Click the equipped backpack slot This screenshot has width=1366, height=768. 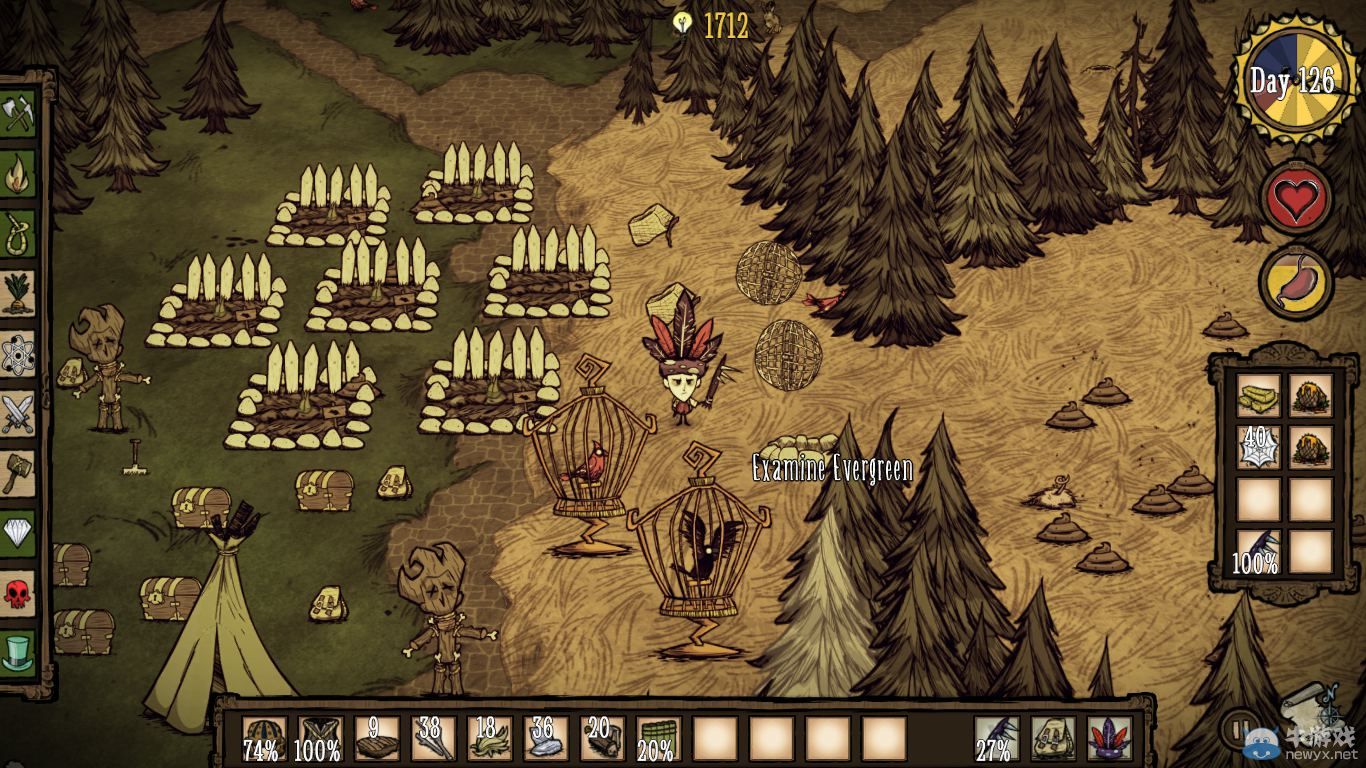click(1053, 738)
